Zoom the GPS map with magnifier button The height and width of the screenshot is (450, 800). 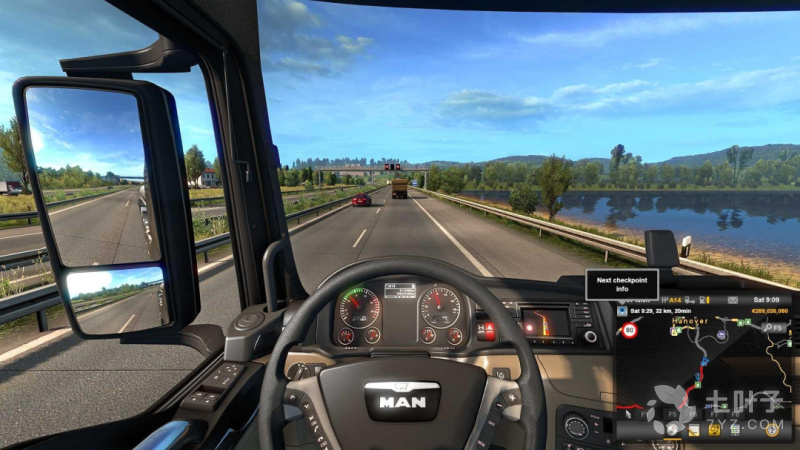click(765, 328)
